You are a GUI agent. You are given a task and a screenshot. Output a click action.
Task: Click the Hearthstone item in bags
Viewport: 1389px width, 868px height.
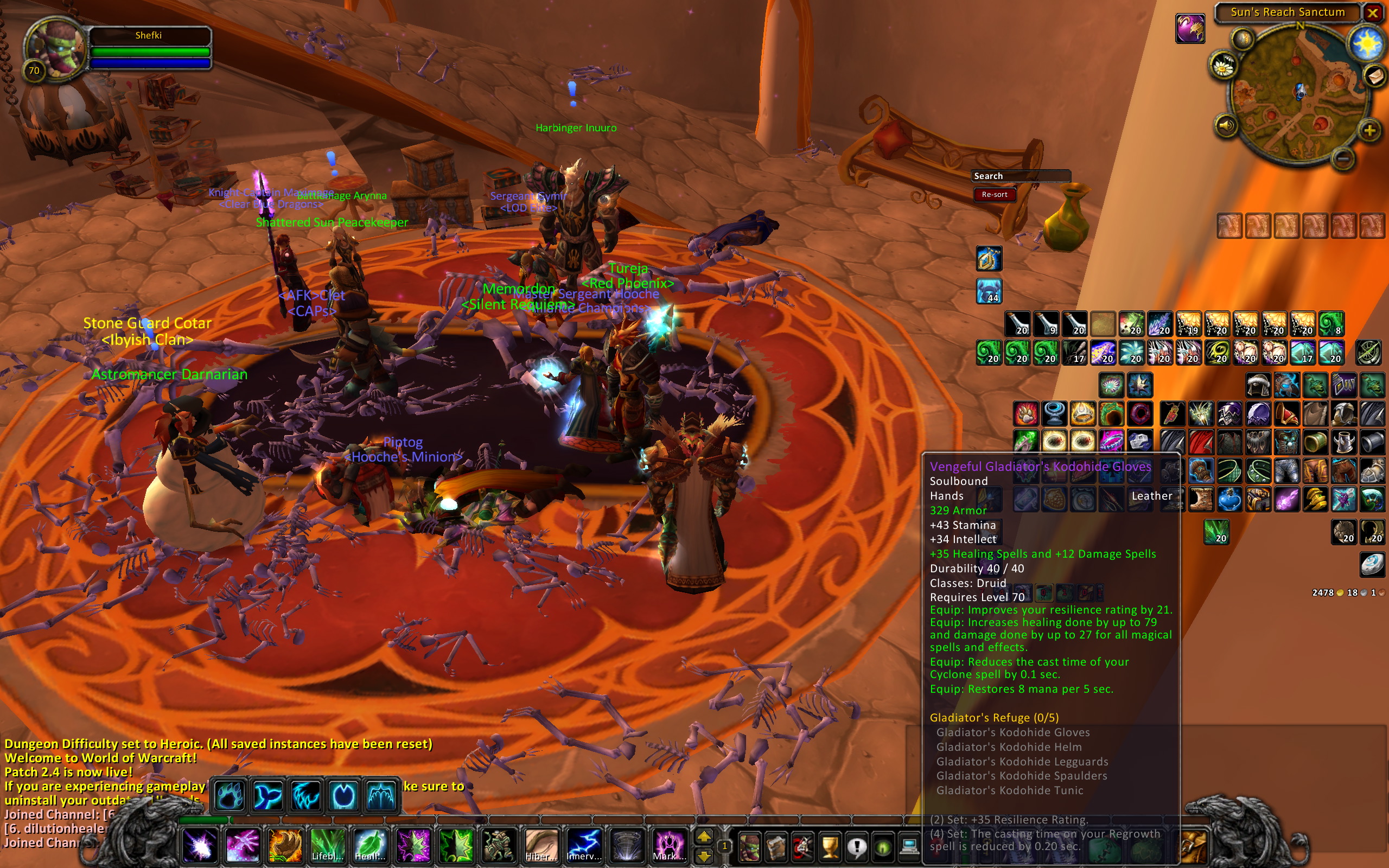pos(1372,564)
